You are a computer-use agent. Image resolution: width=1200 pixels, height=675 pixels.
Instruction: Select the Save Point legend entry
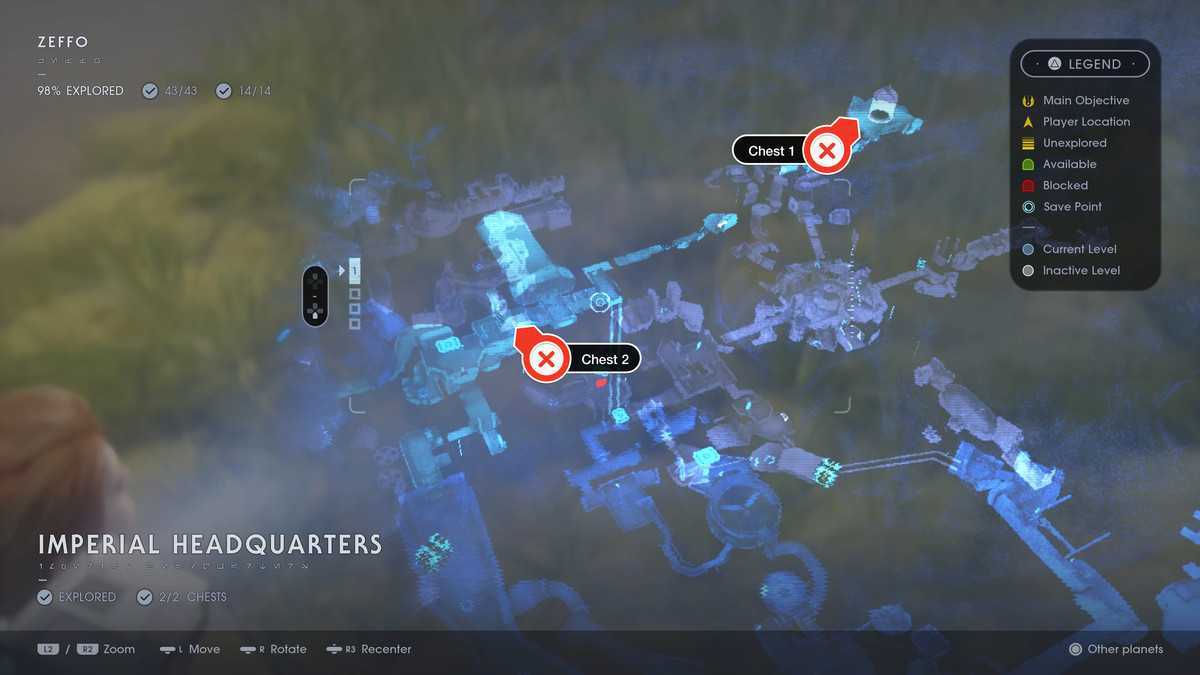tap(1072, 207)
